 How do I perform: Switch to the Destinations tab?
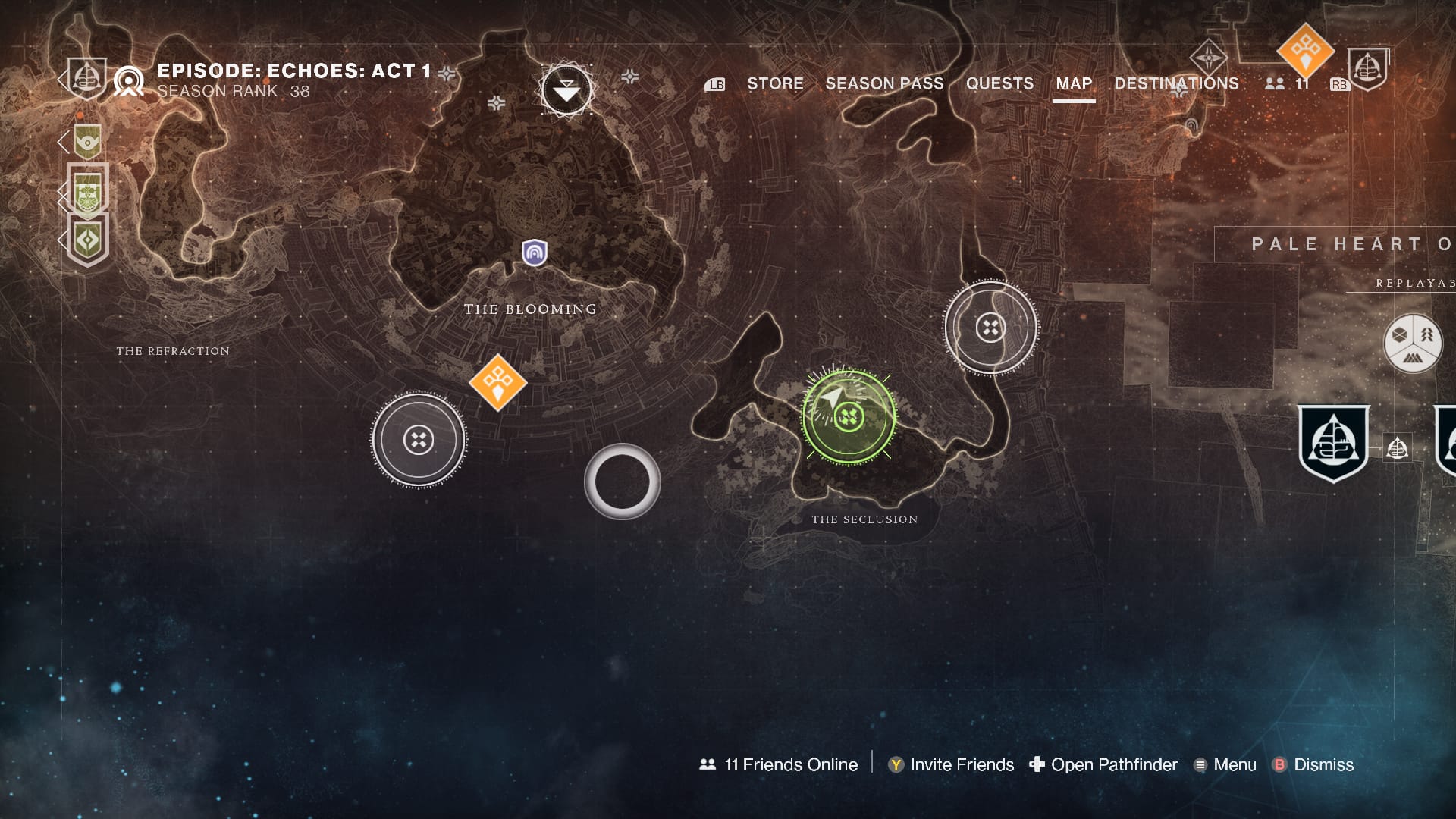1176,83
